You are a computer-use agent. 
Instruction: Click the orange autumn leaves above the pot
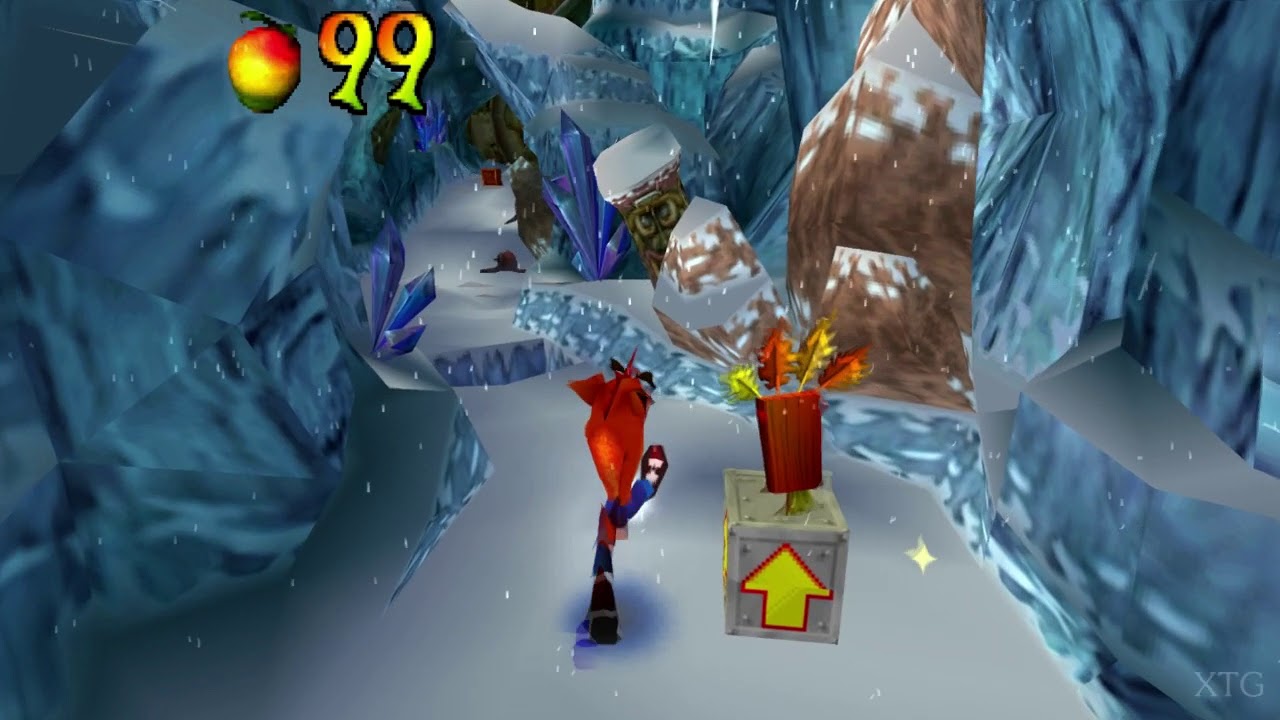click(x=790, y=355)
